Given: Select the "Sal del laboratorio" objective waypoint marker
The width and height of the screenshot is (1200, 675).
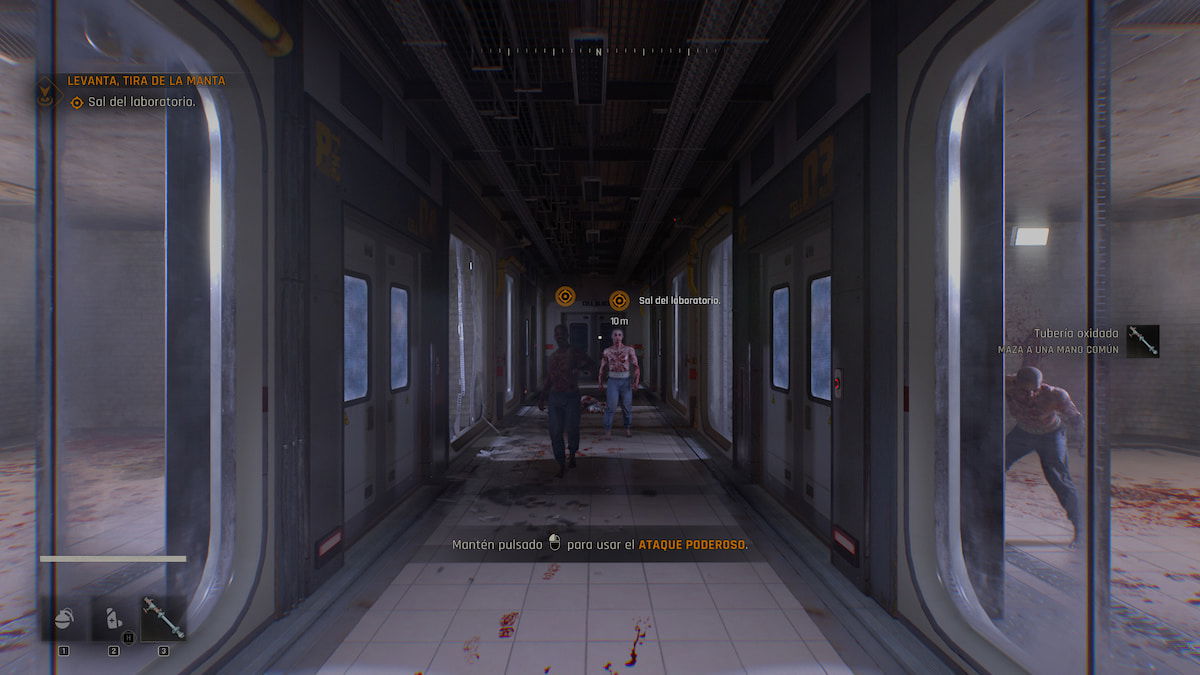Looking at the screenshot, I should tap(619, 300).
